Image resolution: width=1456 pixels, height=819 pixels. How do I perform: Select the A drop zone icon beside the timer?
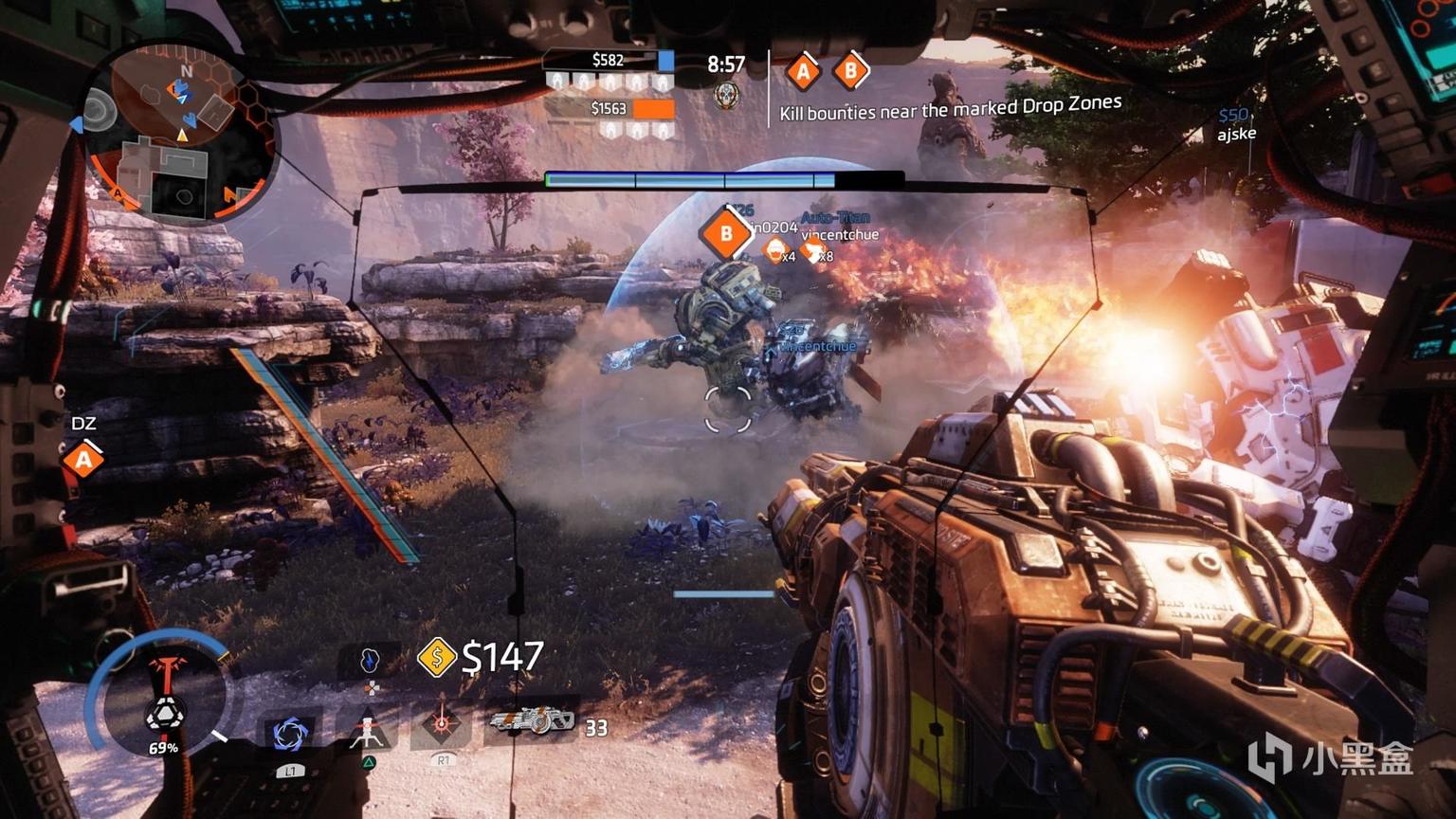(803, 71)
